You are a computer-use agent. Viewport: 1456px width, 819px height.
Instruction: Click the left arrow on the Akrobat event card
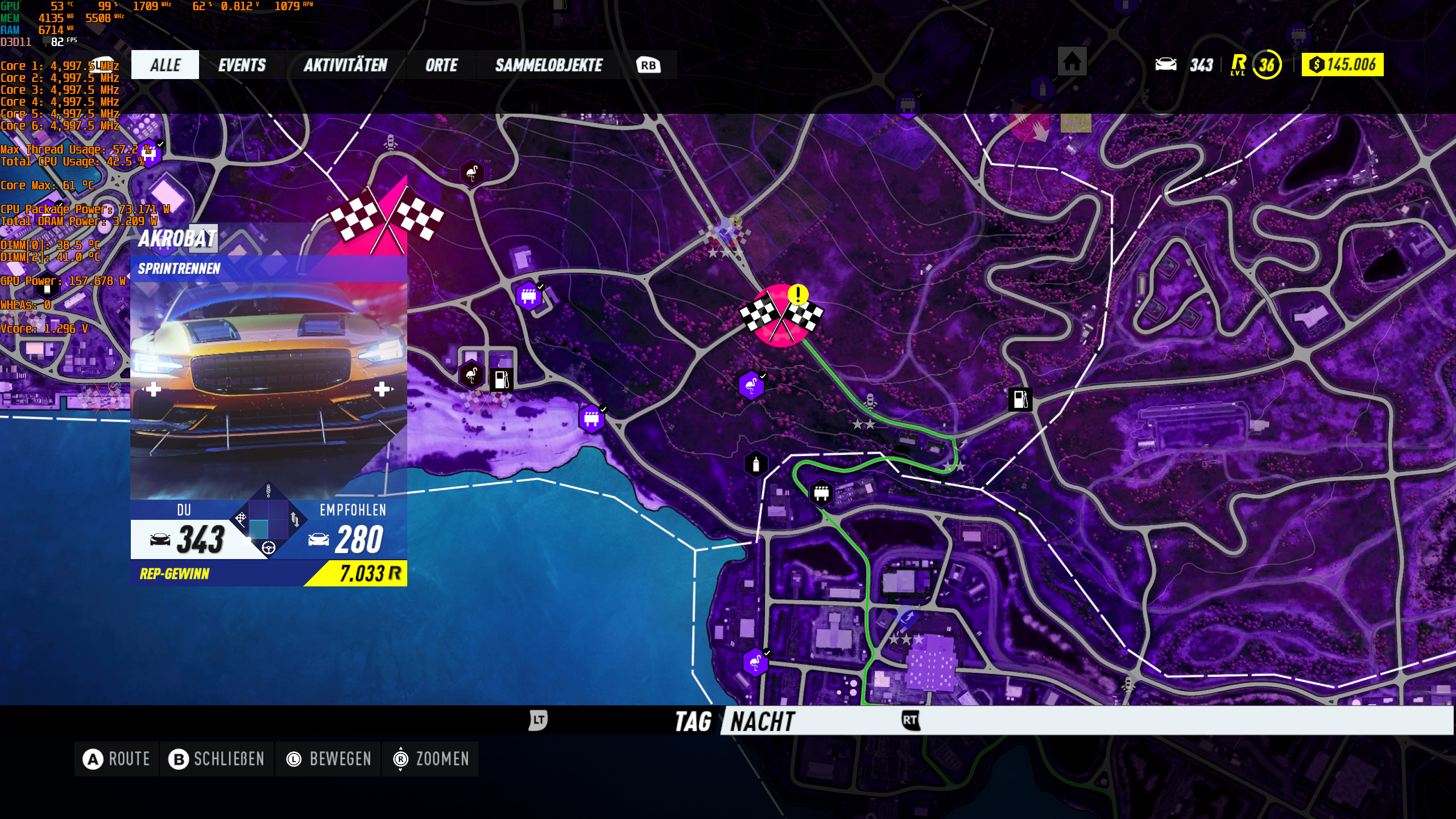152,390
